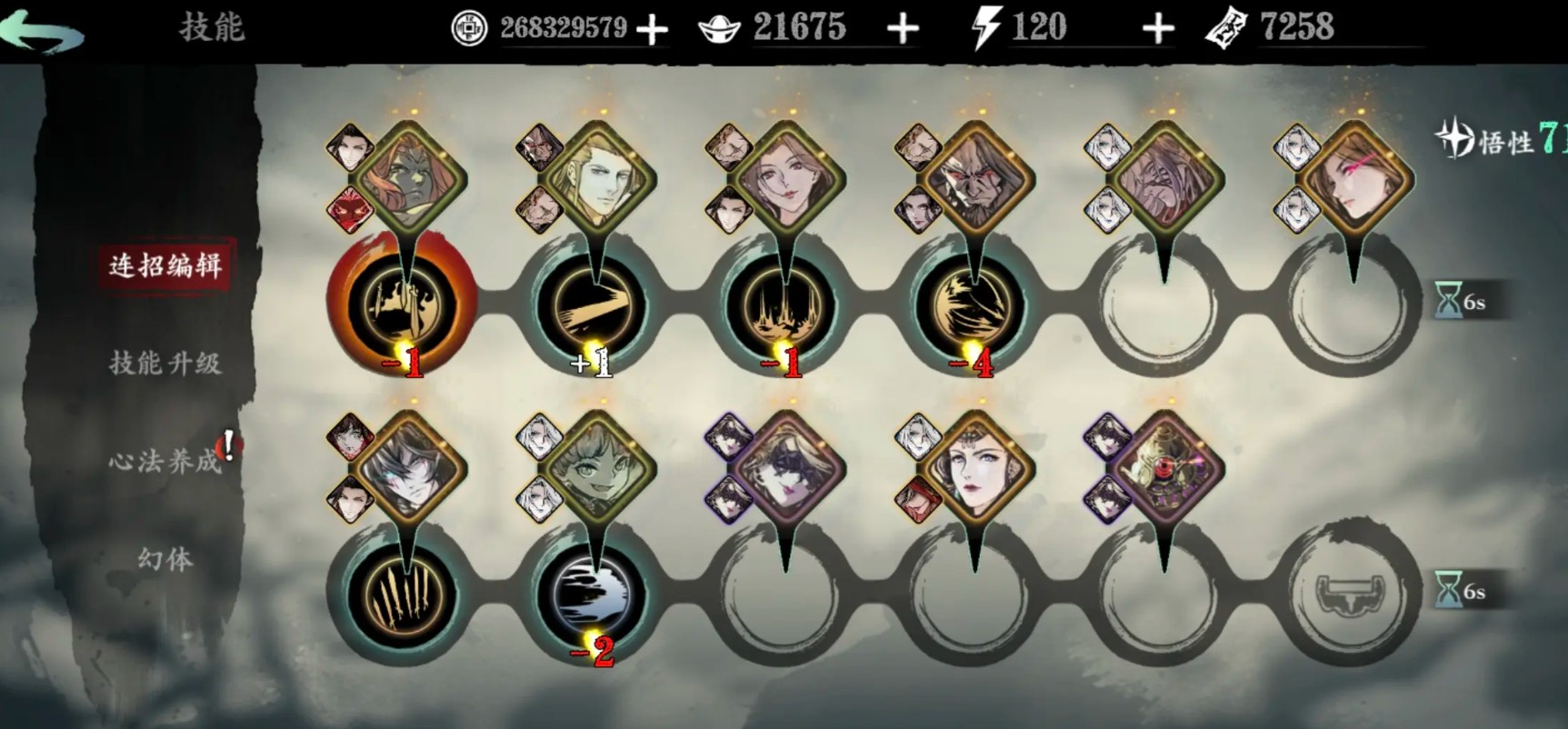Select the slot with the scroll-shaped icon

coord(1352,595)
